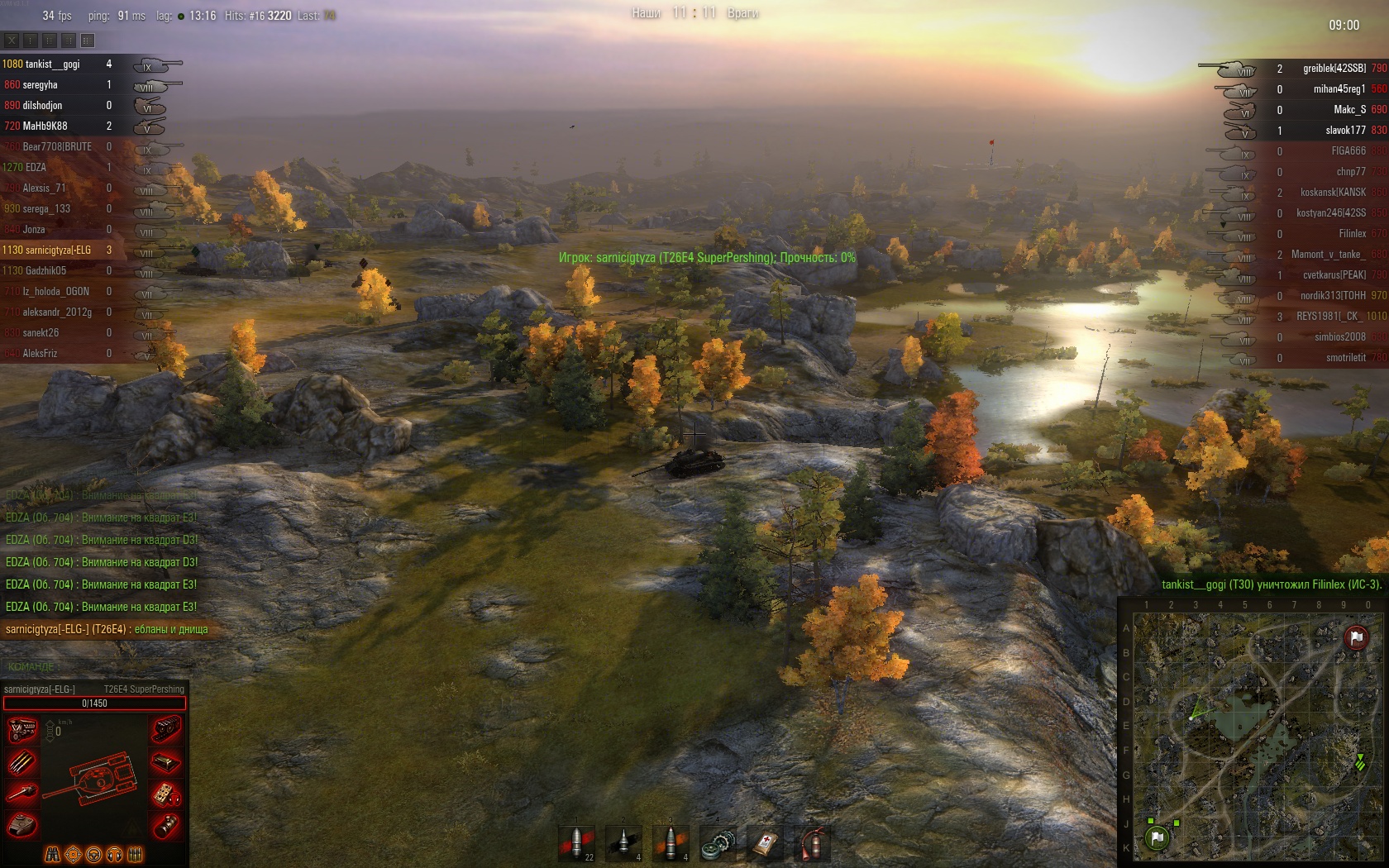The width and height of the screenshot is (1389, 868).
Task: Click the ammo rack module icon
Action: (22, 762)
